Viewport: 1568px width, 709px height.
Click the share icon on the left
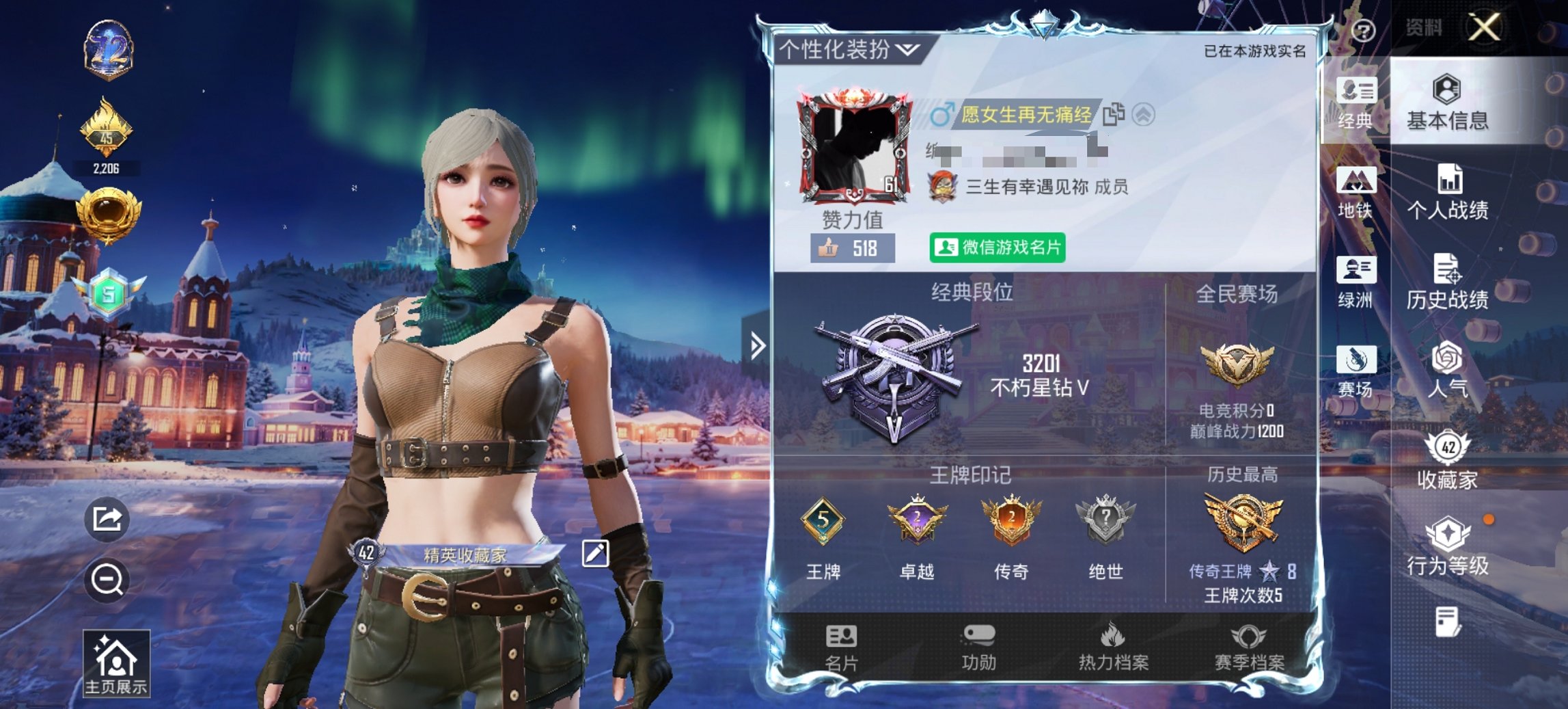108,520
